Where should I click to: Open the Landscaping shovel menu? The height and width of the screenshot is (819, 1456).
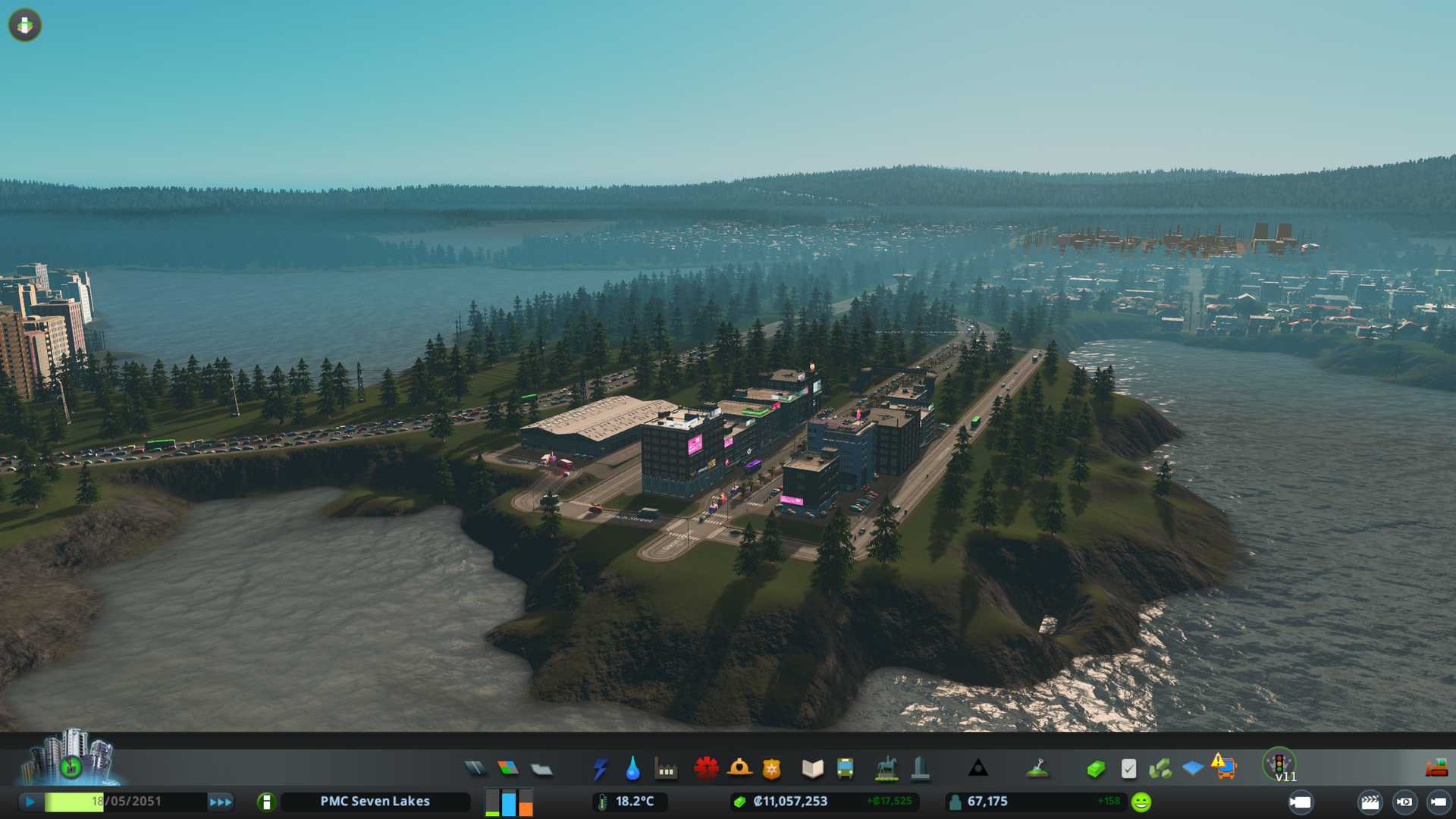tap(1037, 769)
